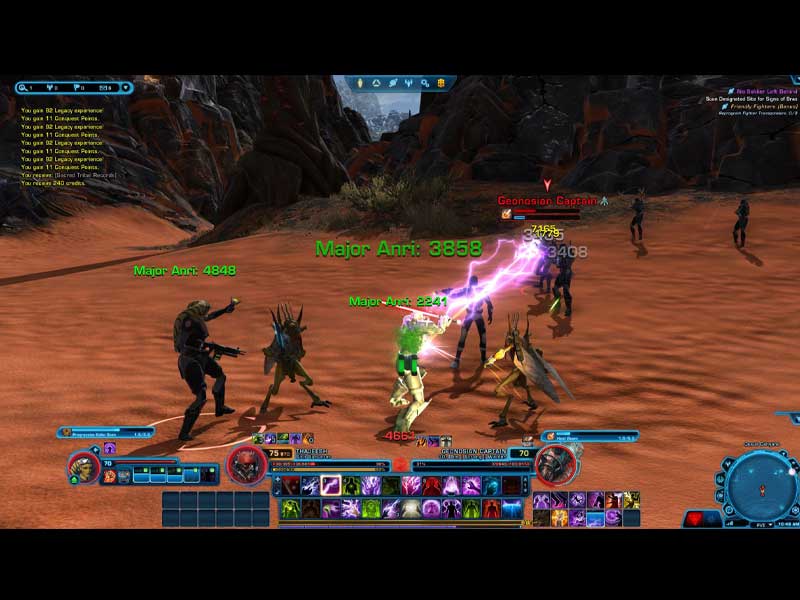The image size is (800, 600).
Task: Activate the highlighted lightning ability on main hotbar
Action: pos(329,486)
